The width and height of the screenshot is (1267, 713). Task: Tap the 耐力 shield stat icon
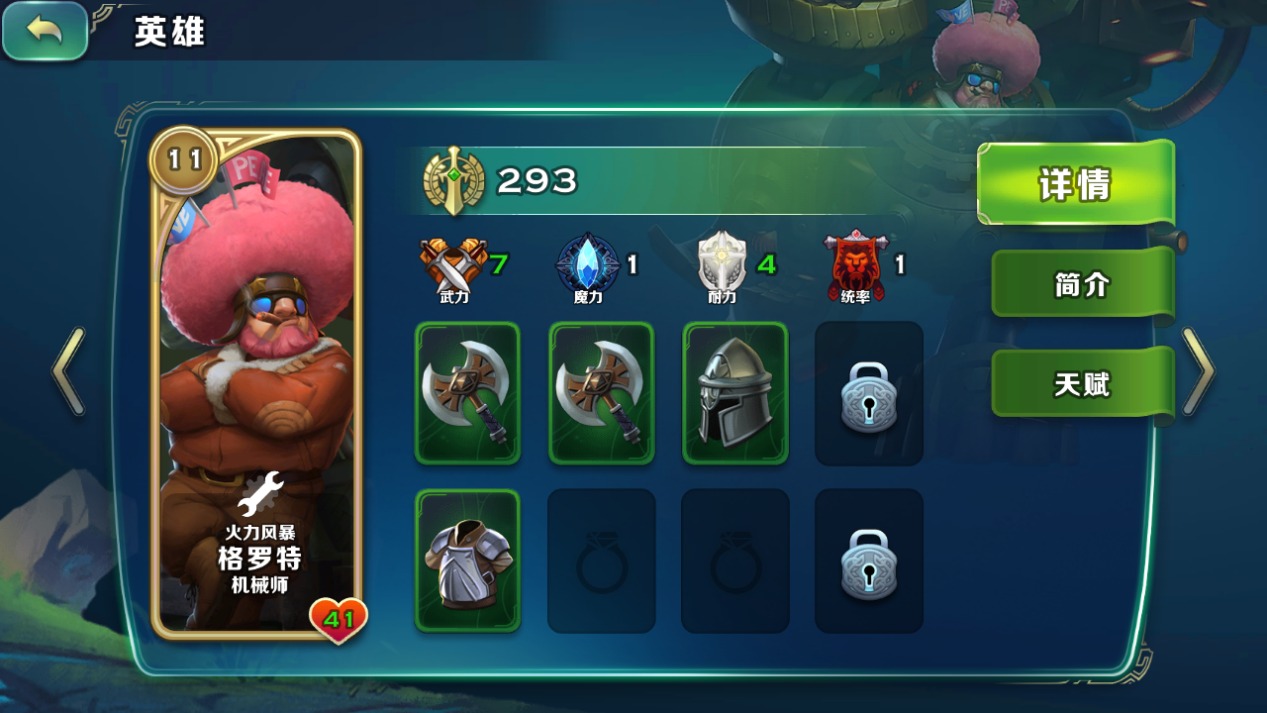(x=721, y=266)
